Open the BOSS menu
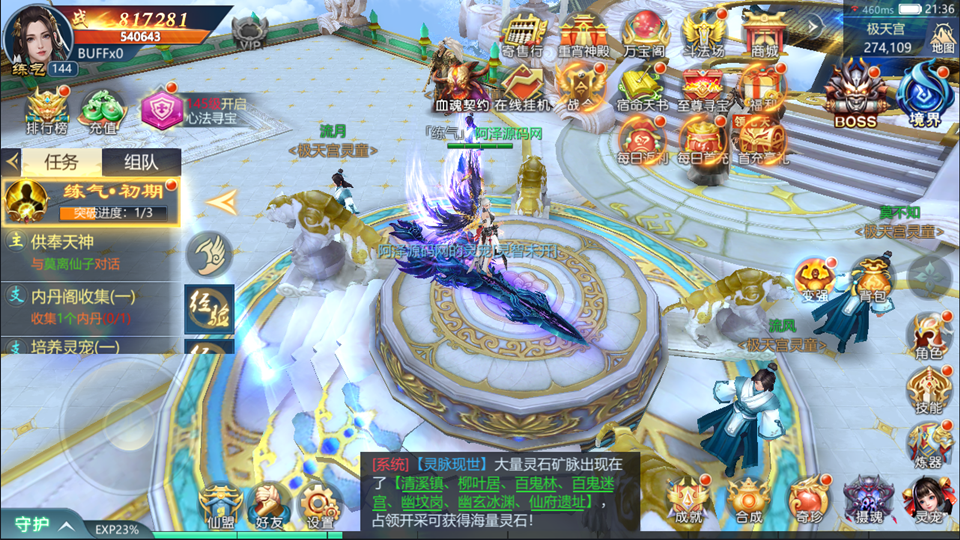Screen dimensions: 960x540 click(x=855, y=92)
